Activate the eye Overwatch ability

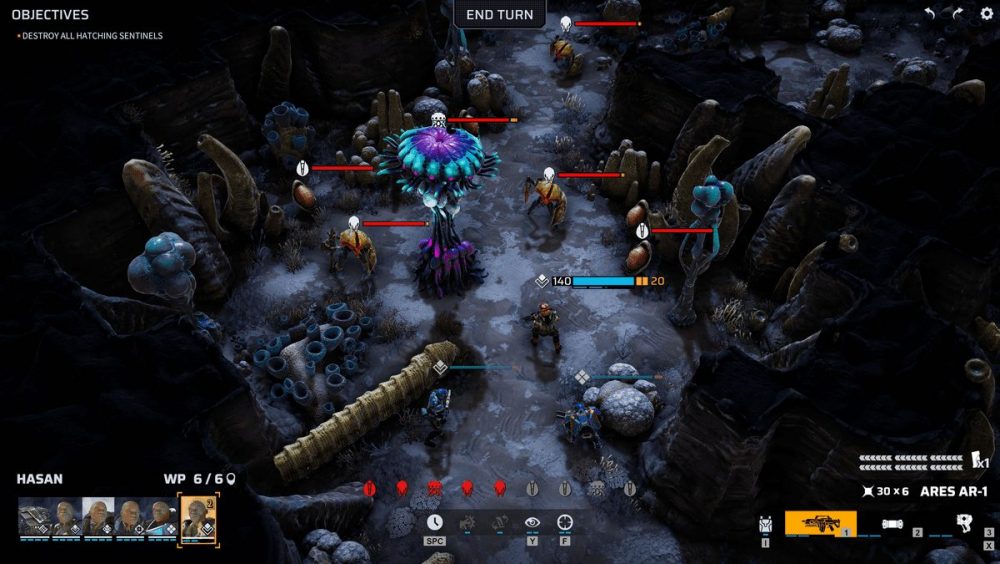tap(532, 522)
